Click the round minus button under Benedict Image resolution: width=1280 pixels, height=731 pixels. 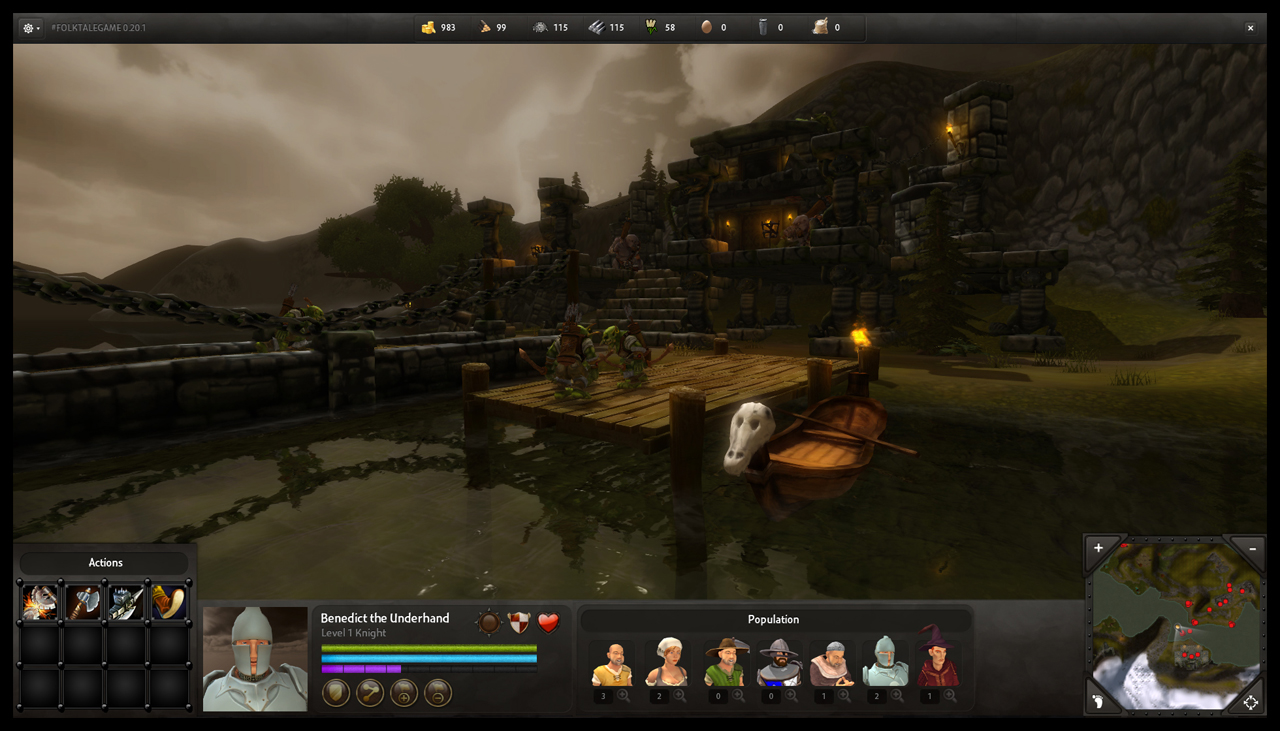click(438, 692)
